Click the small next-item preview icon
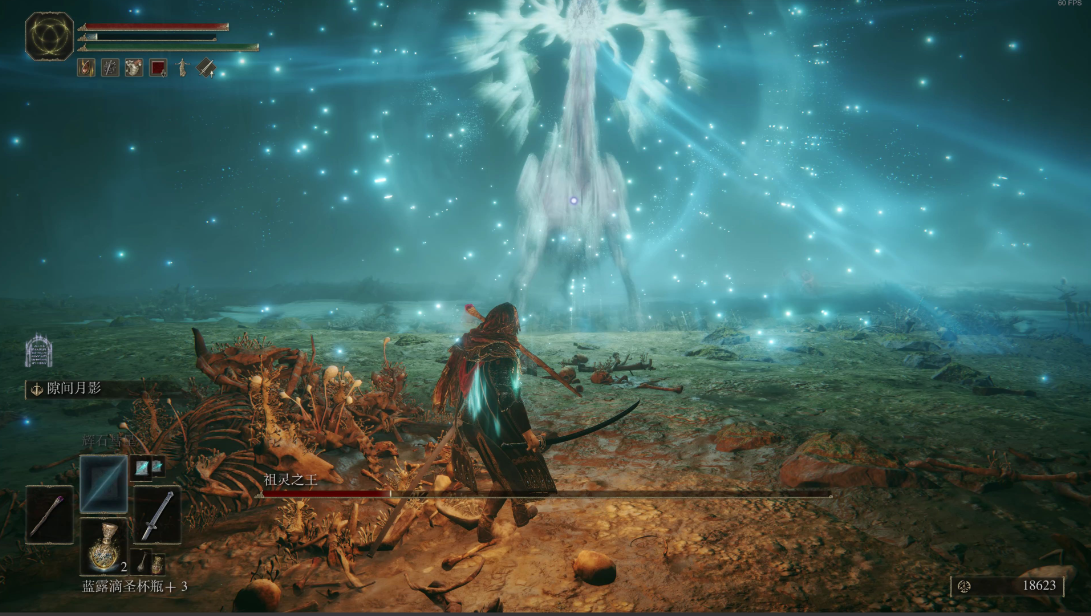1091x616 pixels. click(150, 563)
